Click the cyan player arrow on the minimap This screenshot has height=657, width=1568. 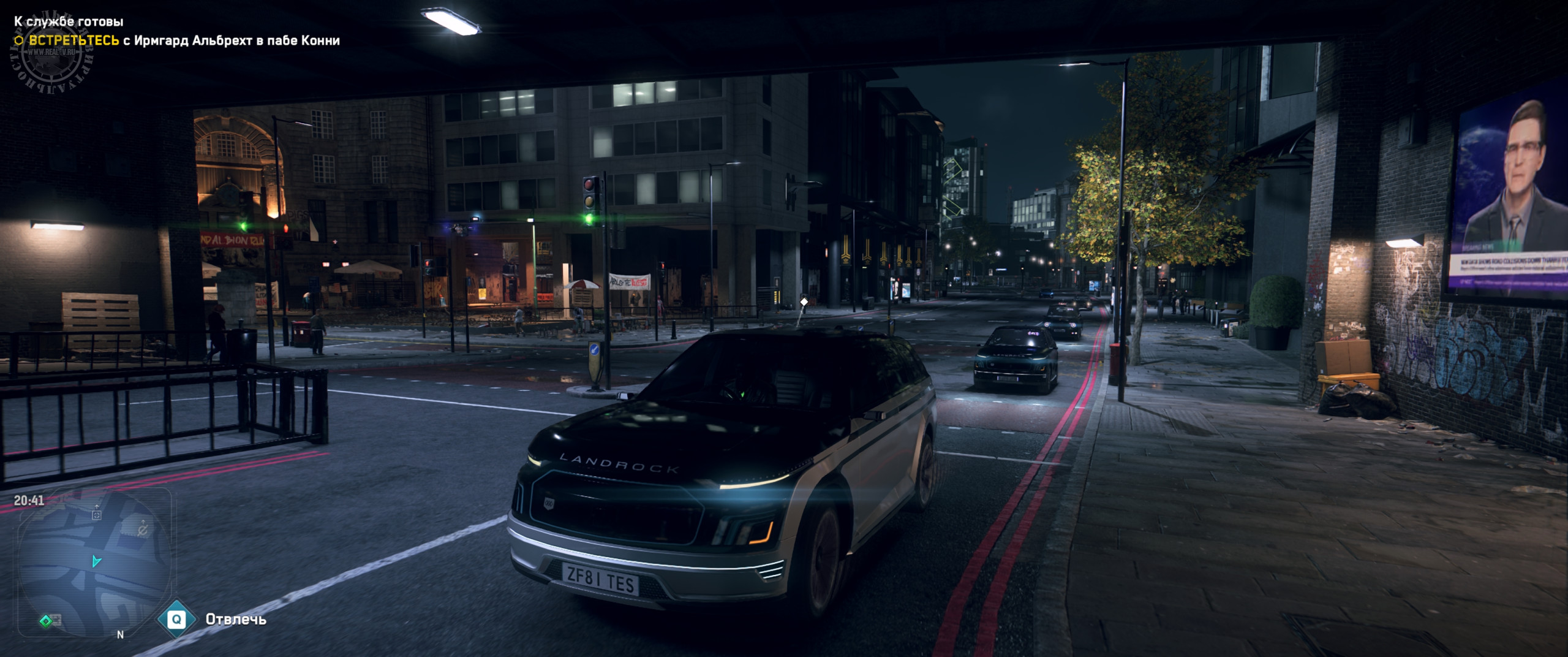pos(96,561)
